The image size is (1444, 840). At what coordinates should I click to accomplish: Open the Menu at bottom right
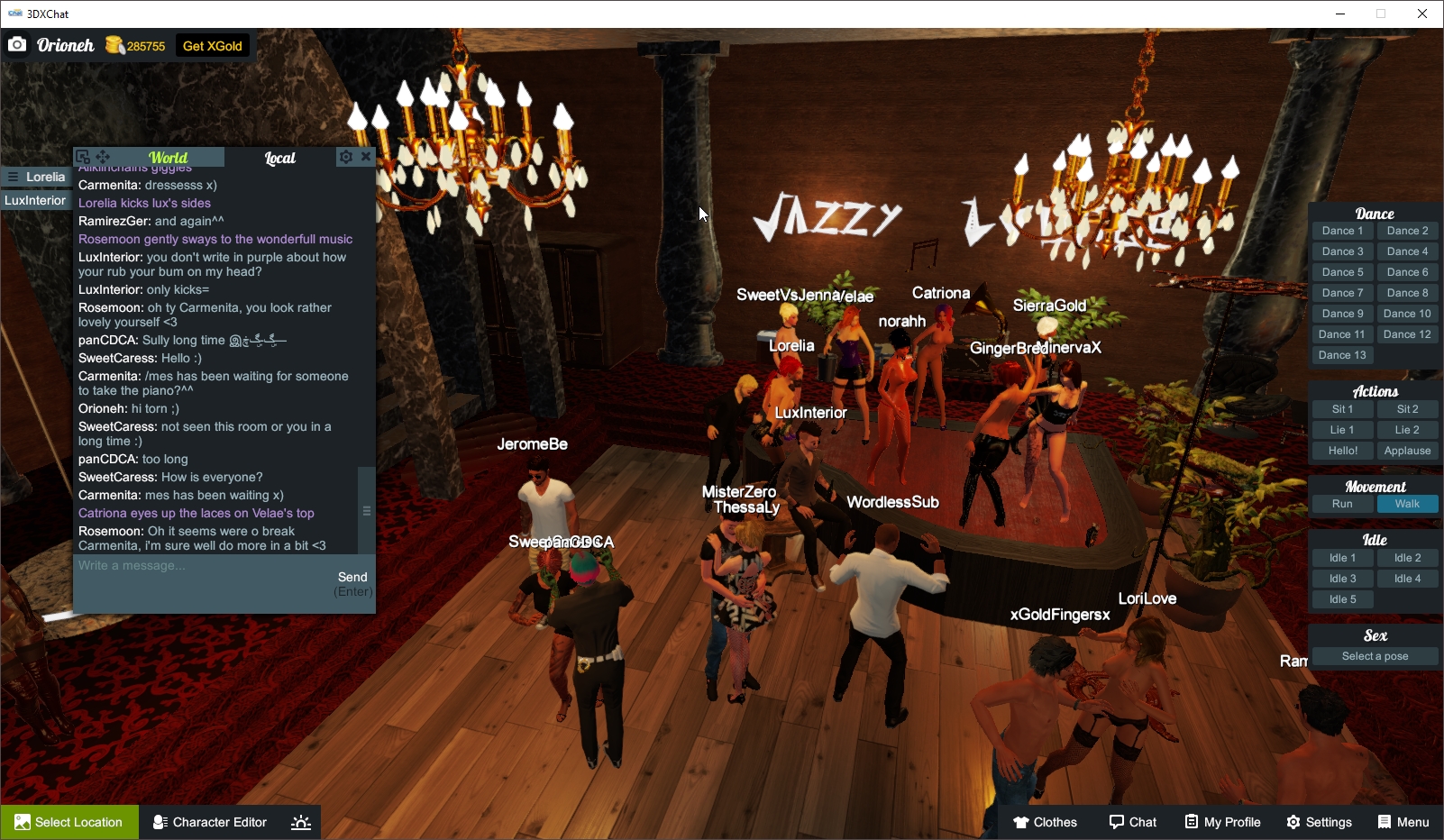(x=1403, y=822)
